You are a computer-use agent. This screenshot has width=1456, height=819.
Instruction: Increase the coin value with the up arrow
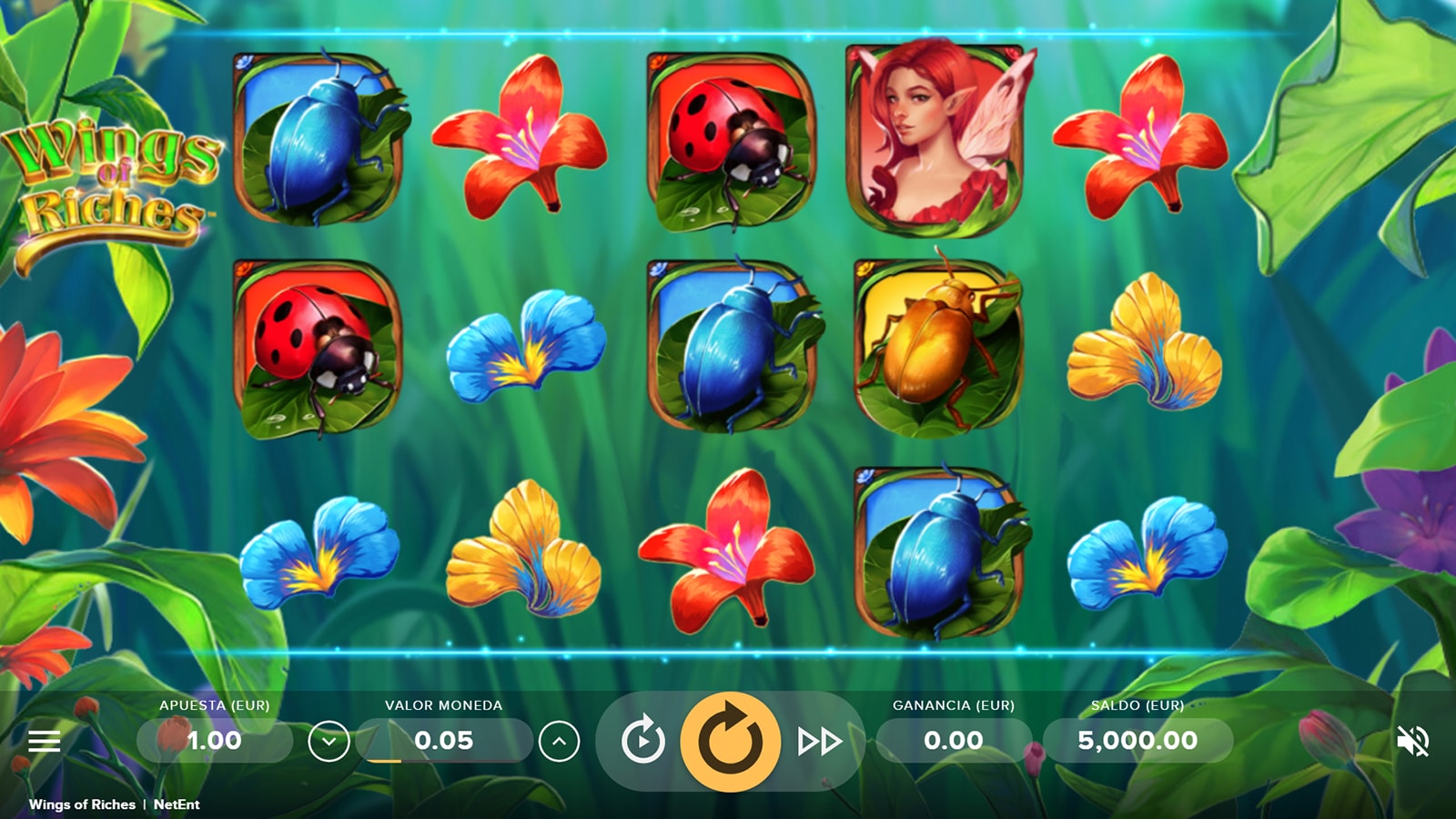559,742
